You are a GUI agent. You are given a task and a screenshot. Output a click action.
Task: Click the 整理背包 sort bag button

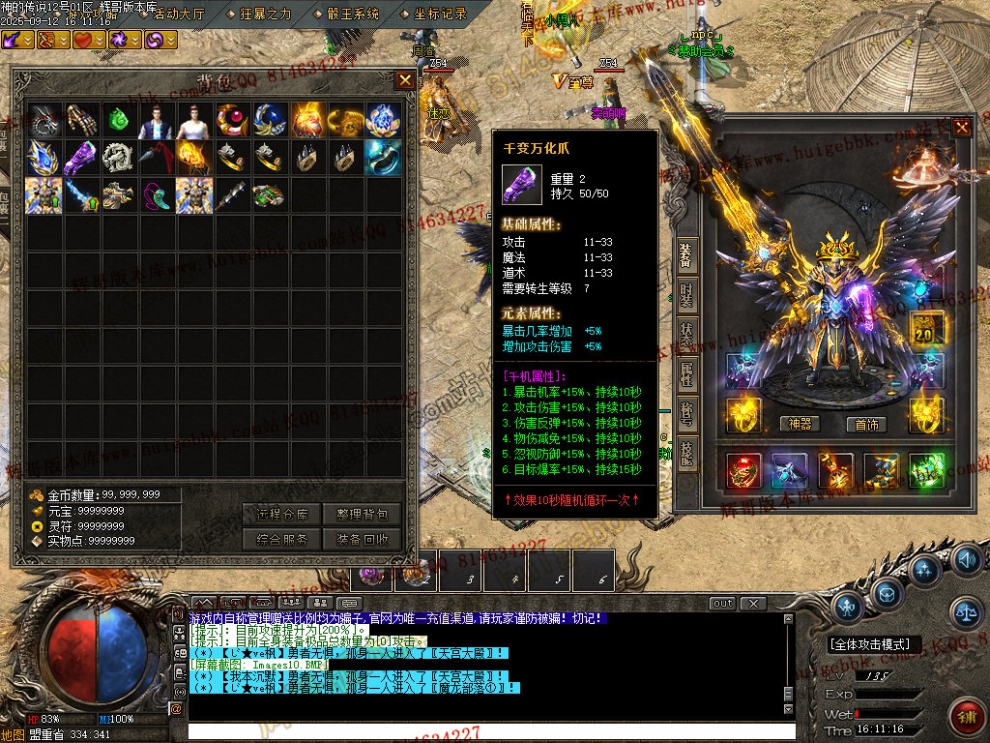click(x=361, y=514)
